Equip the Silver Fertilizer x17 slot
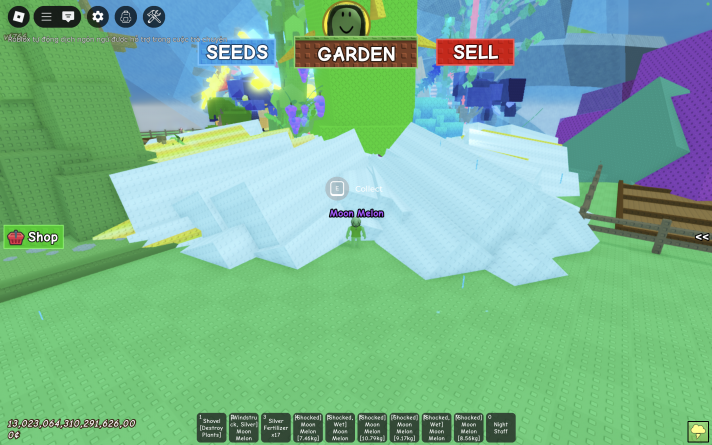Viewport: 712px width, 445px height. 276,427
